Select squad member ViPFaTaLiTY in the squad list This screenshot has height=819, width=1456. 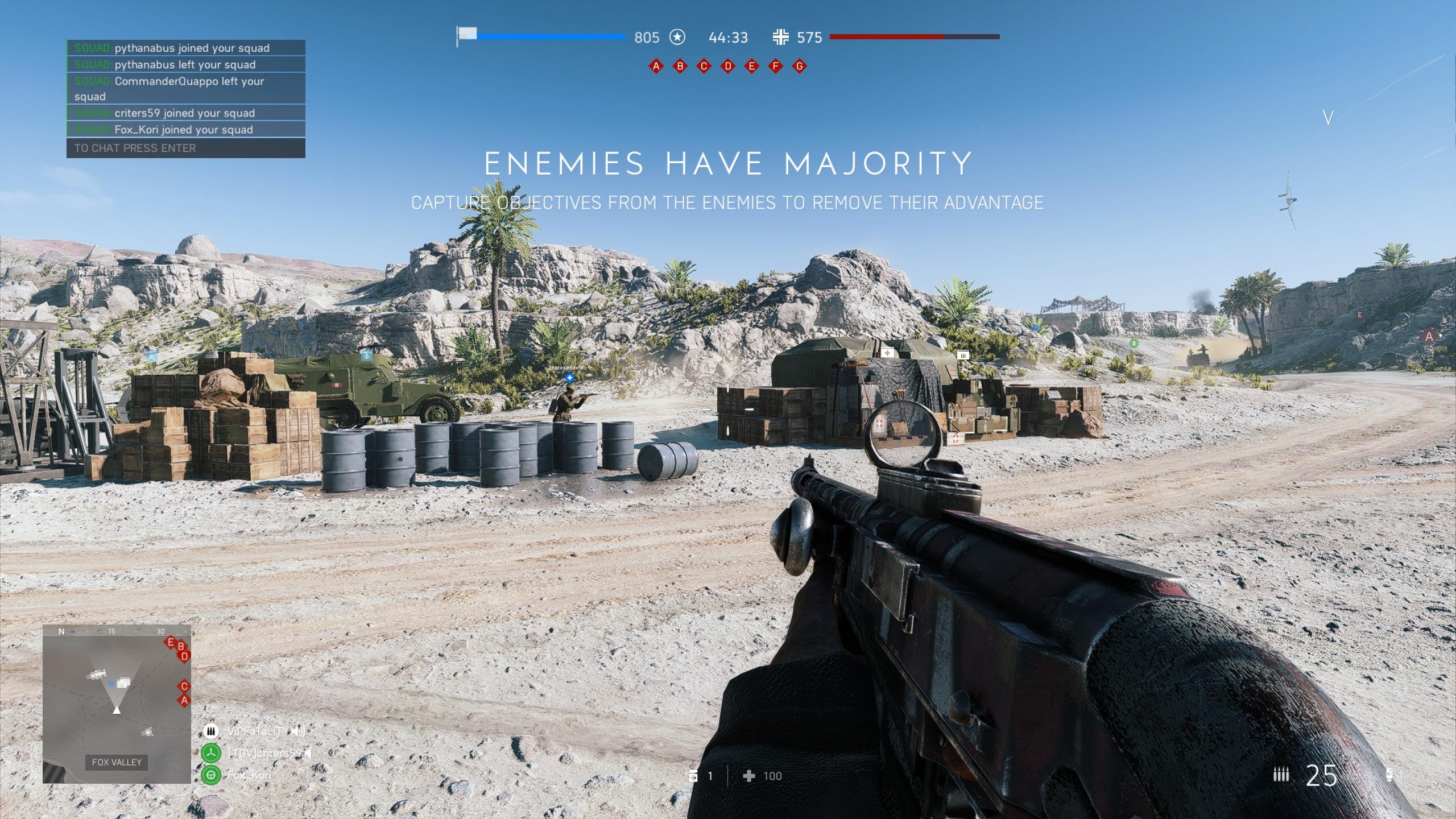(x=258, y=731)
